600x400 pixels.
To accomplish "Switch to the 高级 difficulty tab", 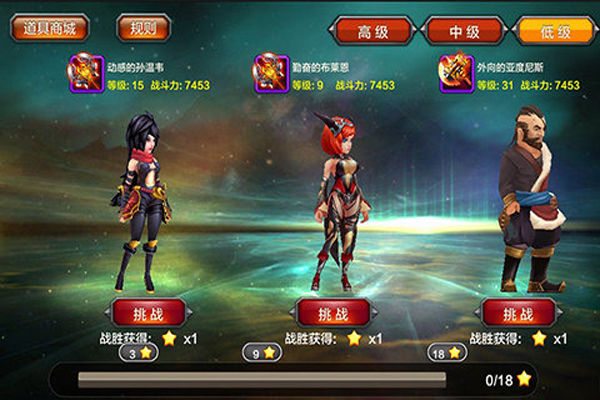I will pos(372,31).
